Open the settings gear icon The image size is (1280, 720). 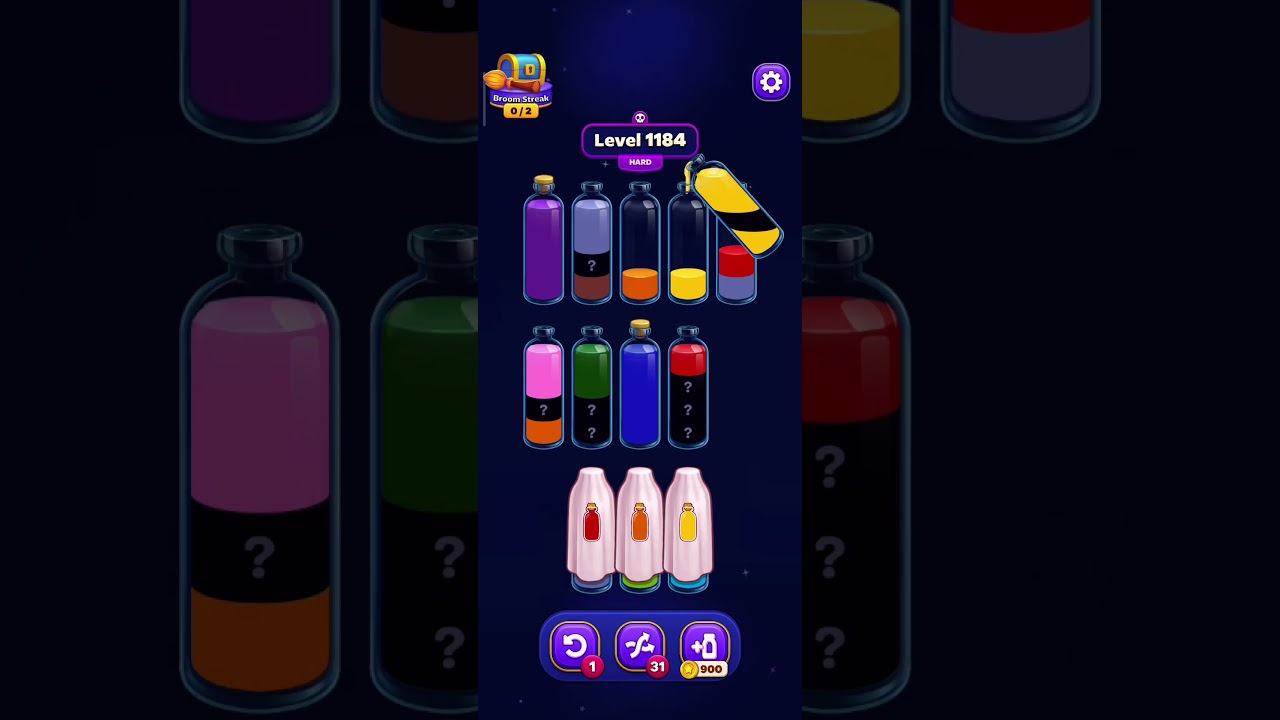770,82
